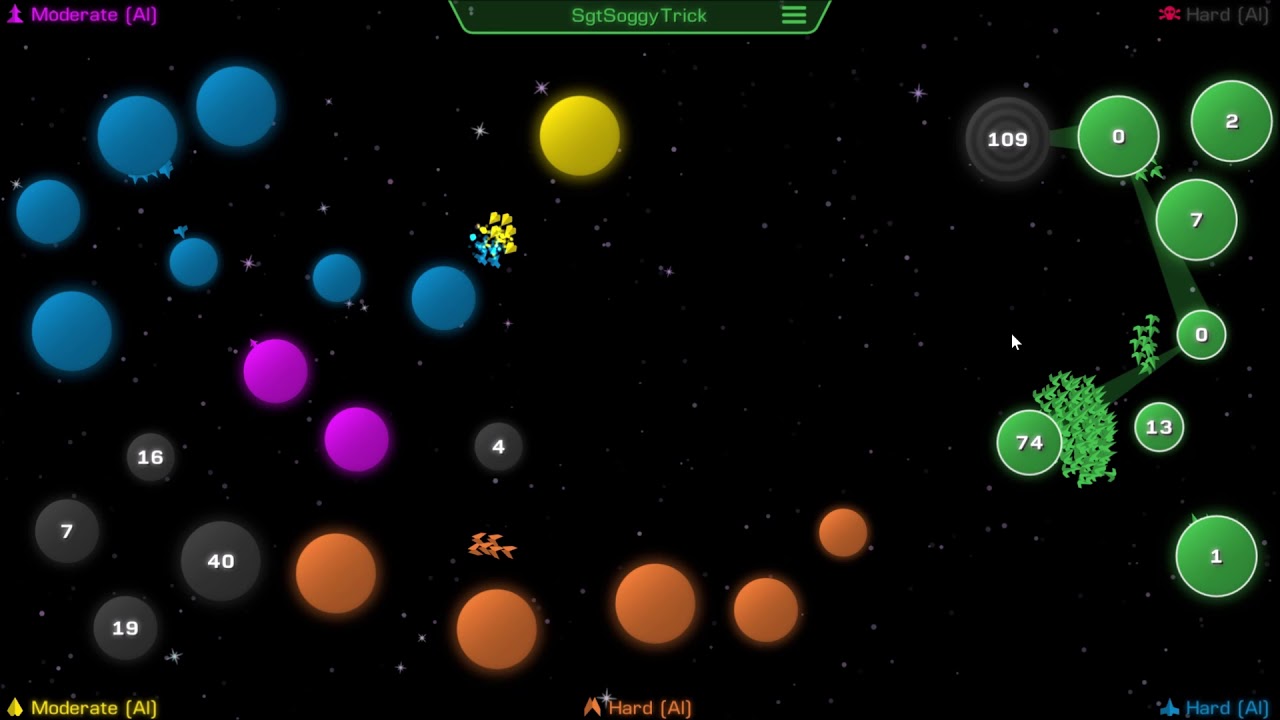
Task: Select the green planet numbered 1
Action: click(x=1216, y=556)
